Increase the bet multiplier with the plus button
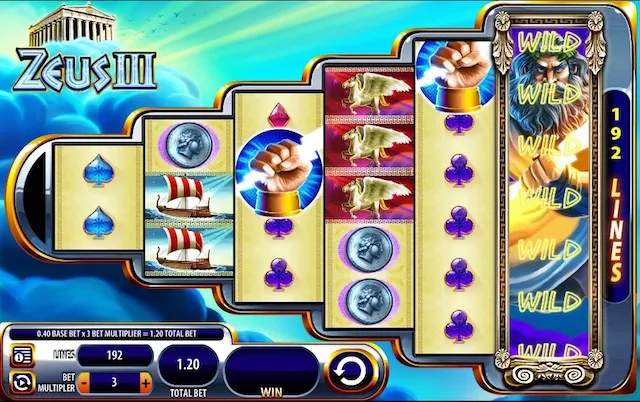The height and width of the screenshot is (402, 640). point(146,382)
